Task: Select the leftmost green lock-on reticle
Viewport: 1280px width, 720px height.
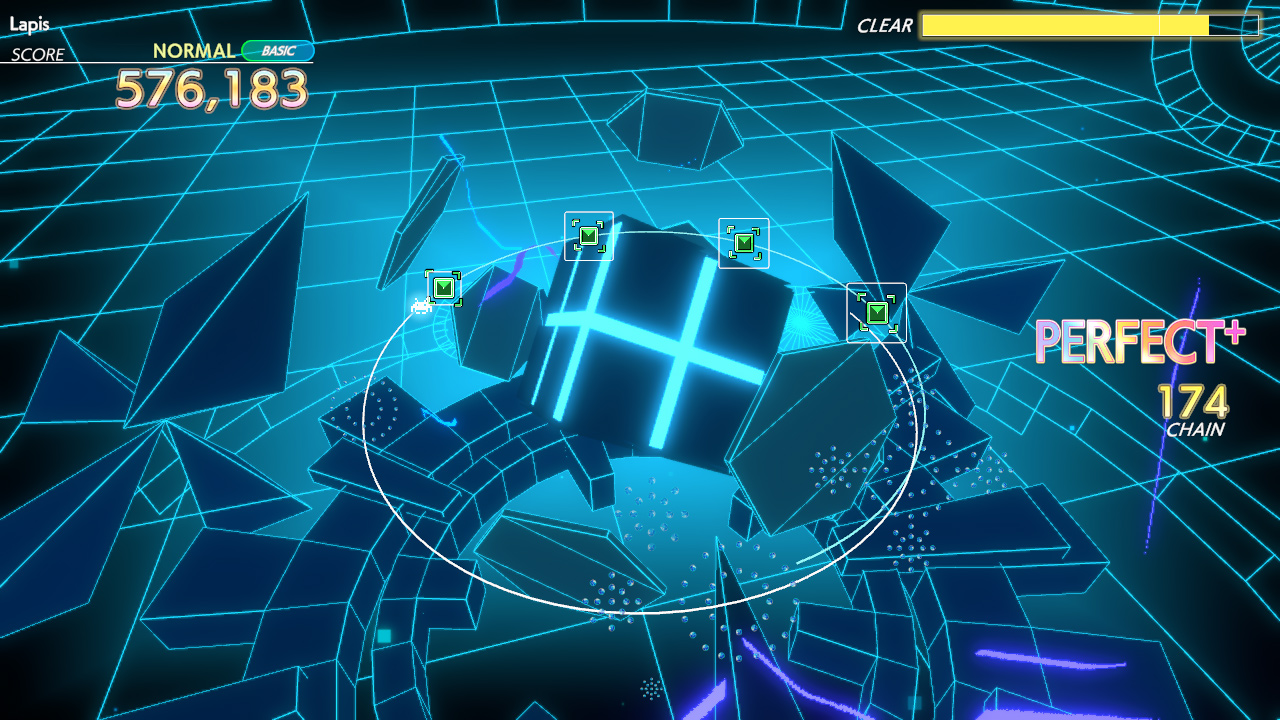Action: click(x=441, y=287)
